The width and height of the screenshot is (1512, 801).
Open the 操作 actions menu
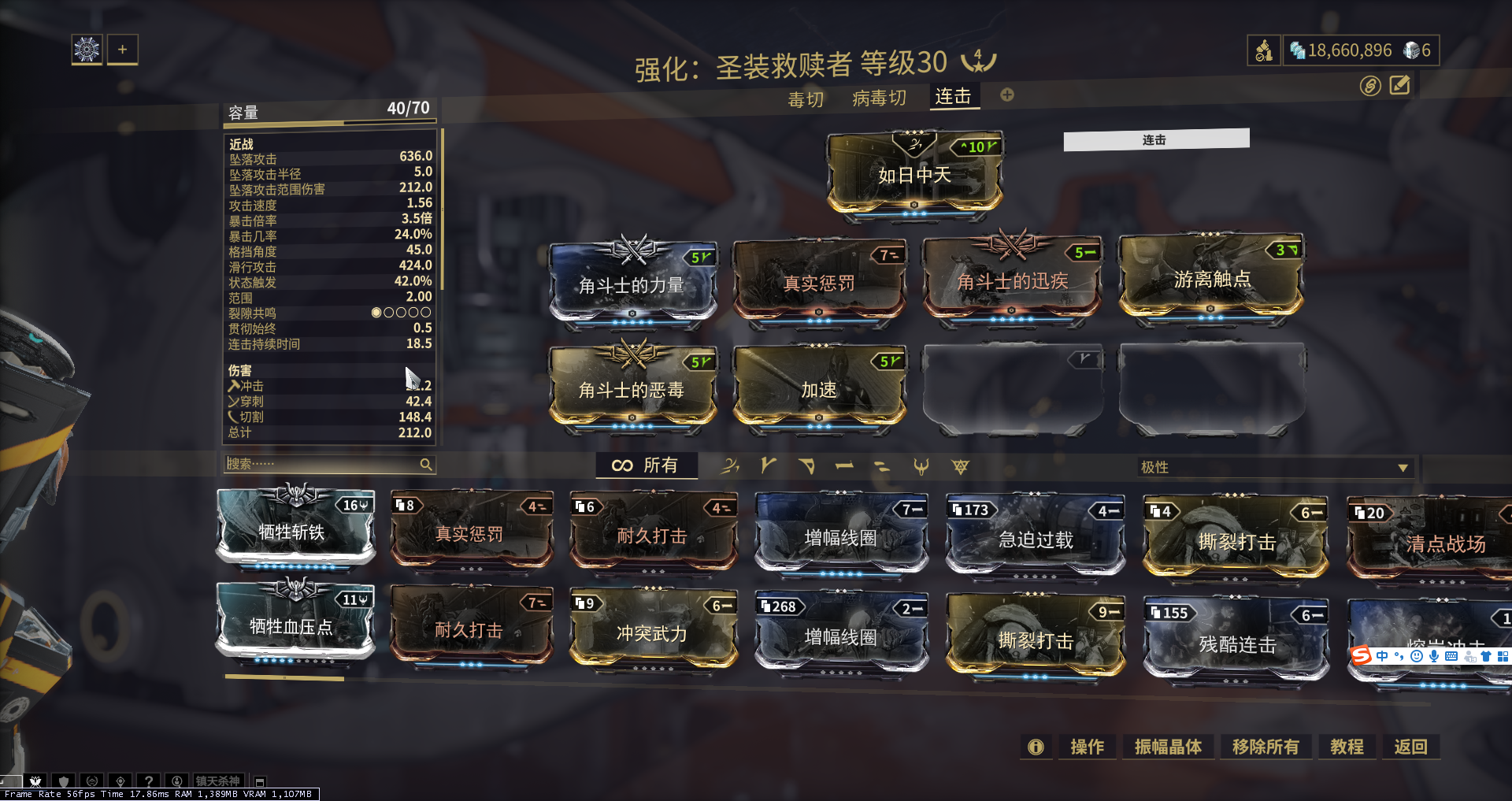point(1087,747)
